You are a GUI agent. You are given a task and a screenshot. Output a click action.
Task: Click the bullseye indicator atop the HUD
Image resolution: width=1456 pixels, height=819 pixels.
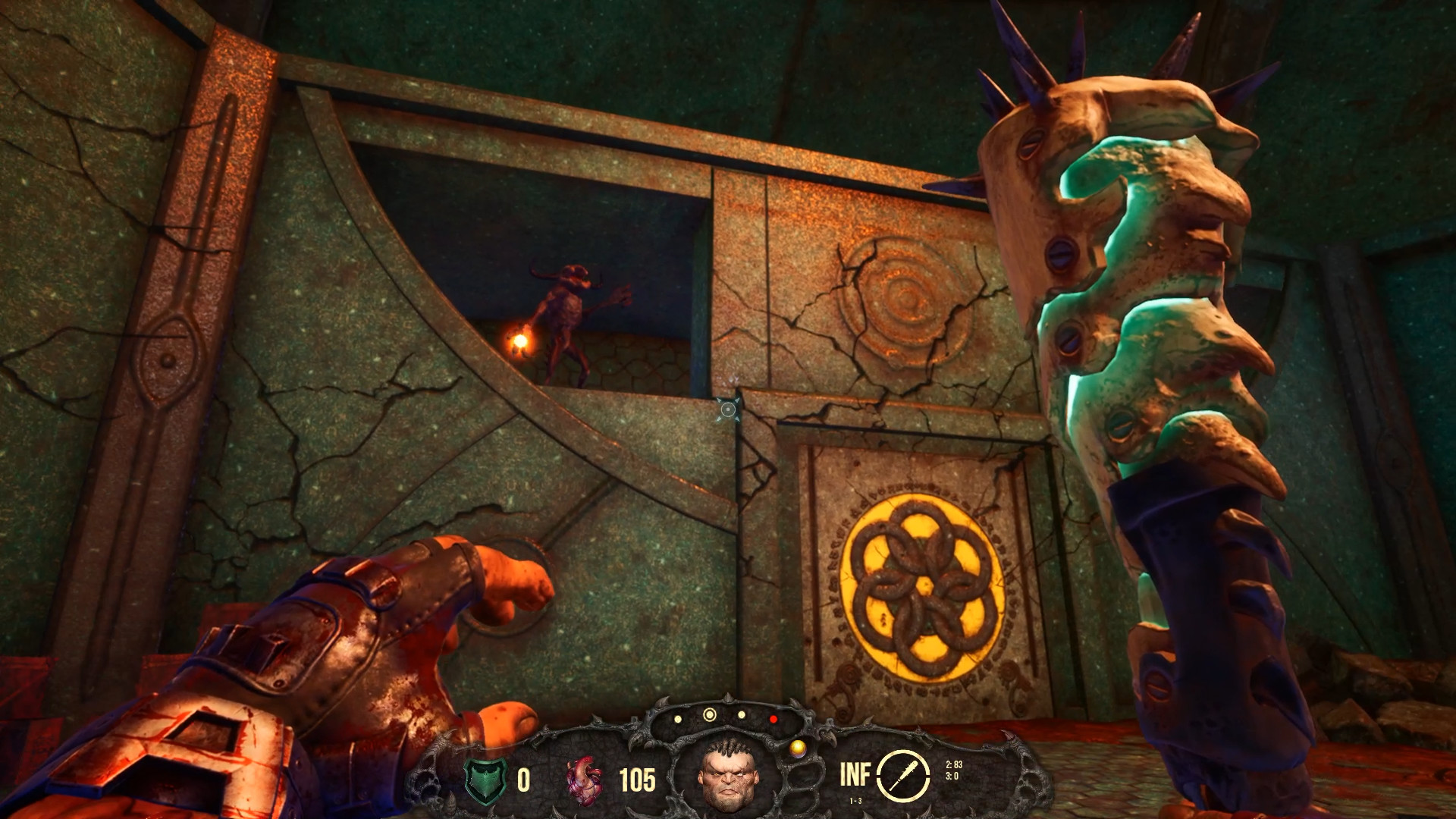point(710,714)
